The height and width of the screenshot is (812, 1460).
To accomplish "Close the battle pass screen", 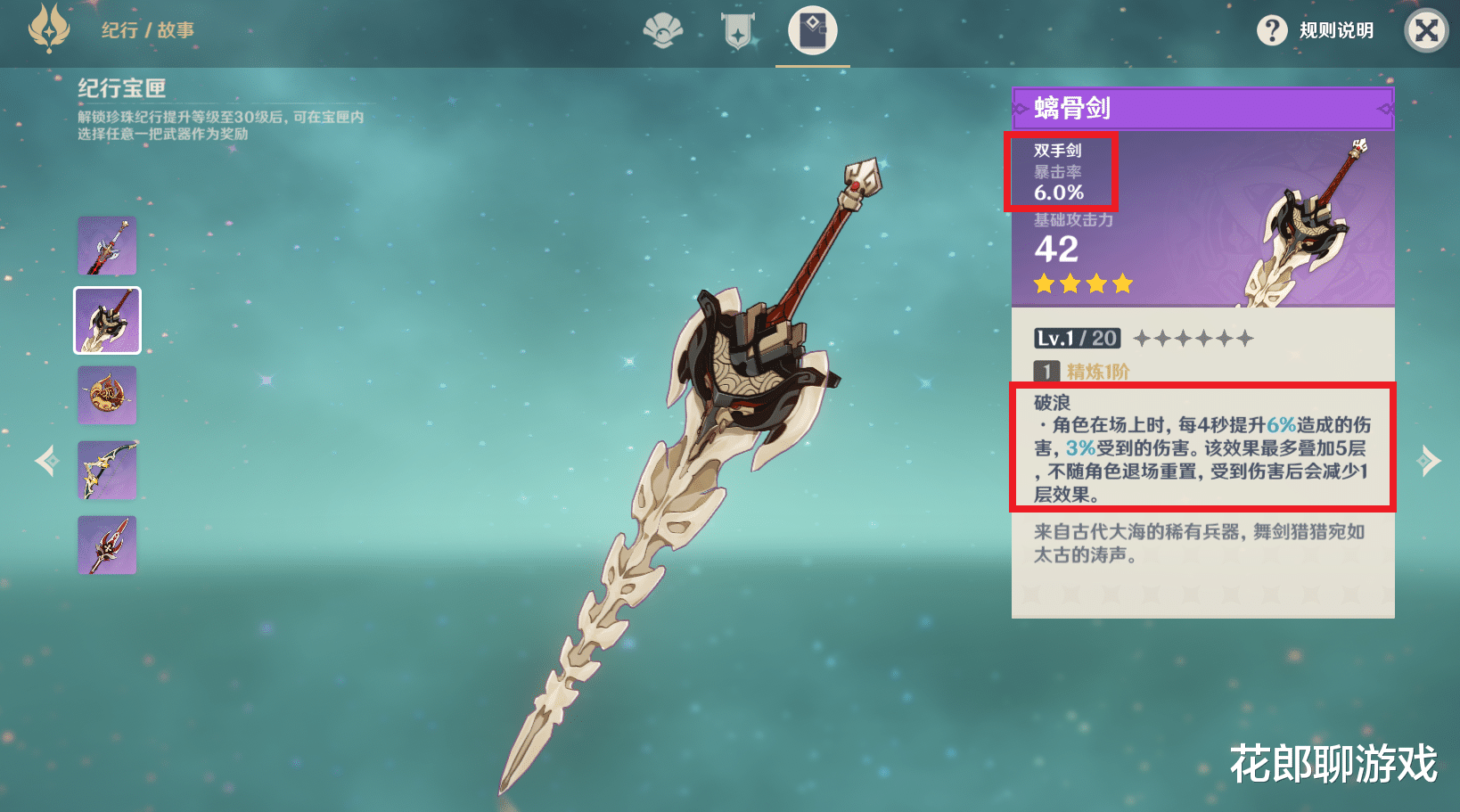I will point(1426,30).
